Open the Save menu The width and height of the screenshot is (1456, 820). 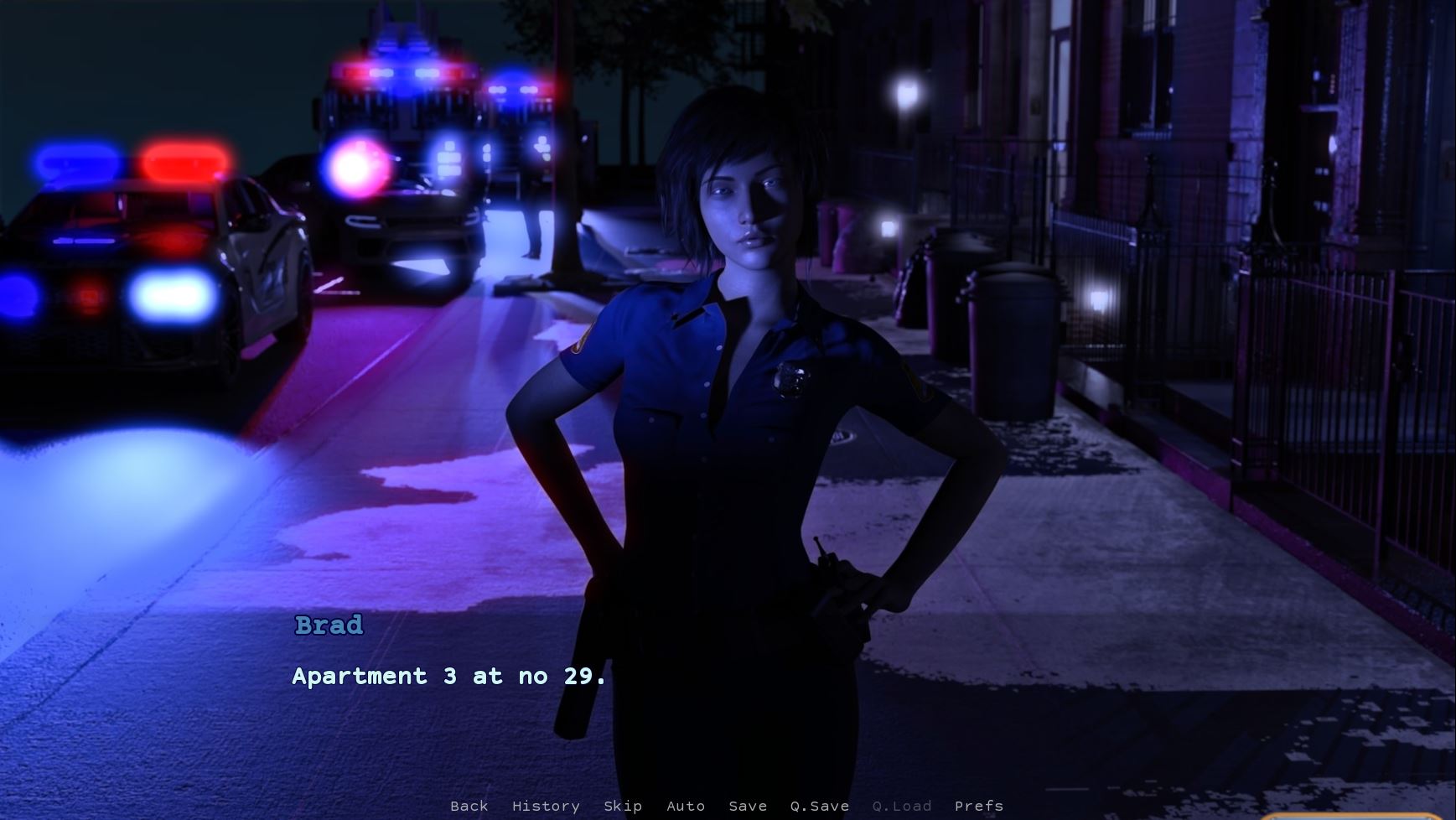point(748,806)
